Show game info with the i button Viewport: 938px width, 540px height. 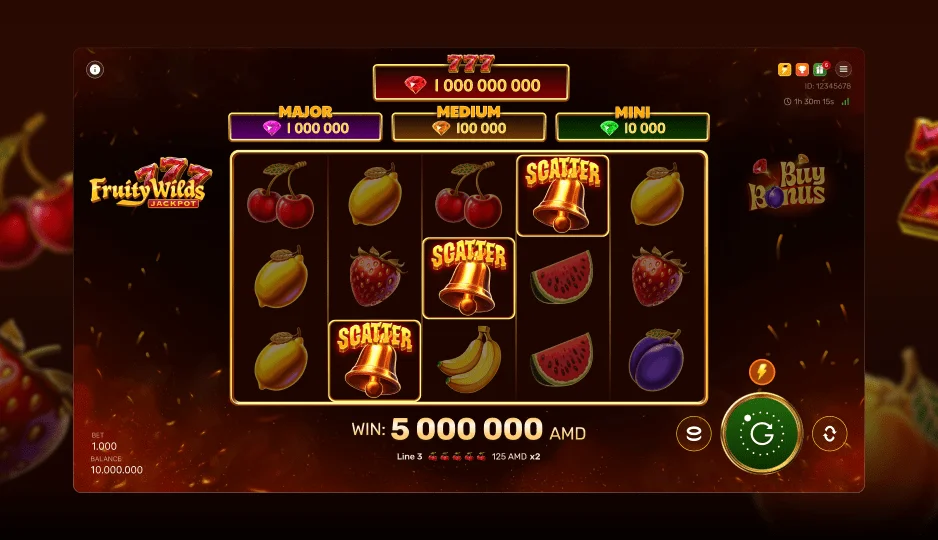point(95,70)
